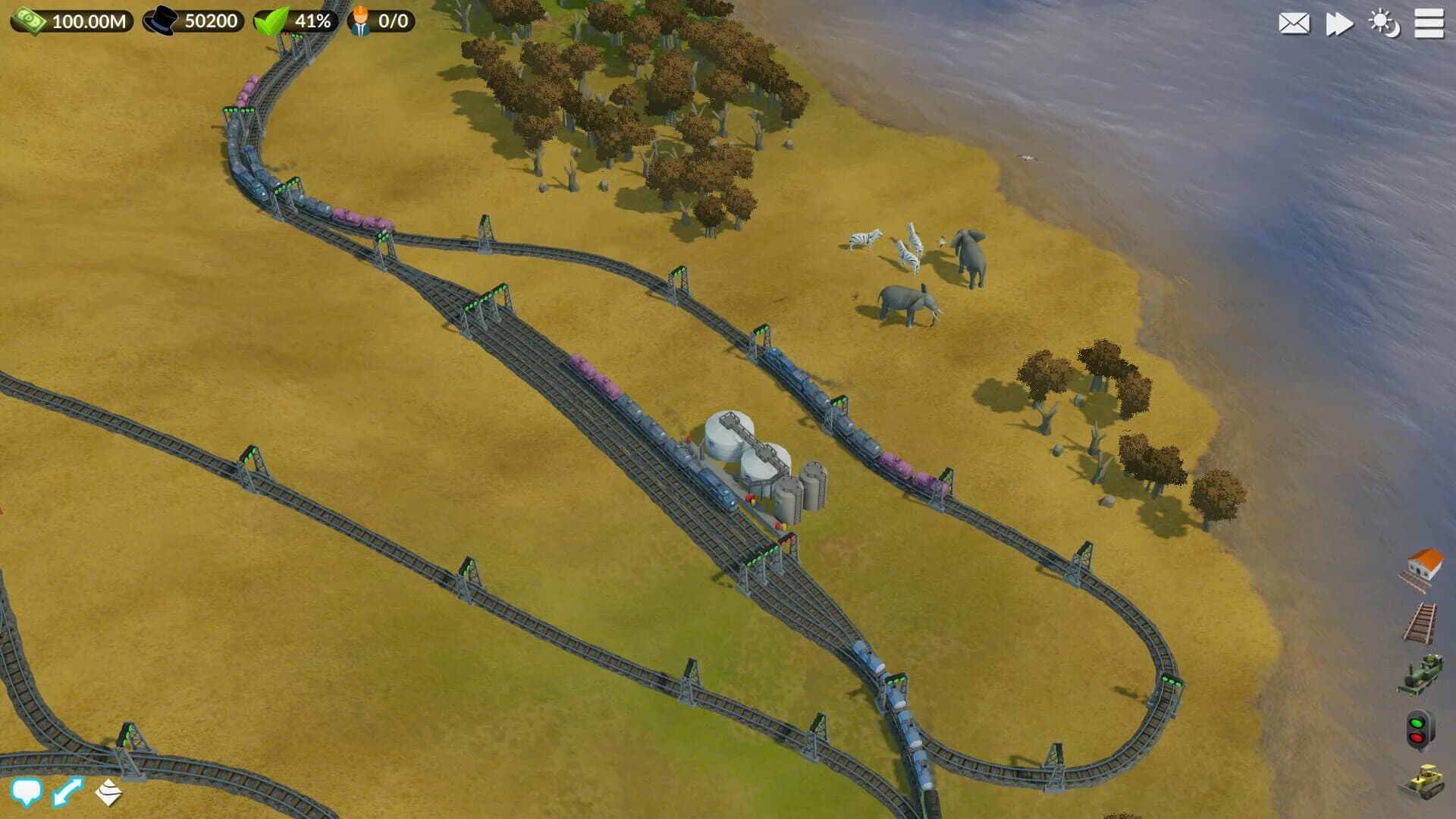Toggle the day/night sun-moon control
1456x819 pixels.
[x=1385, y=24]
